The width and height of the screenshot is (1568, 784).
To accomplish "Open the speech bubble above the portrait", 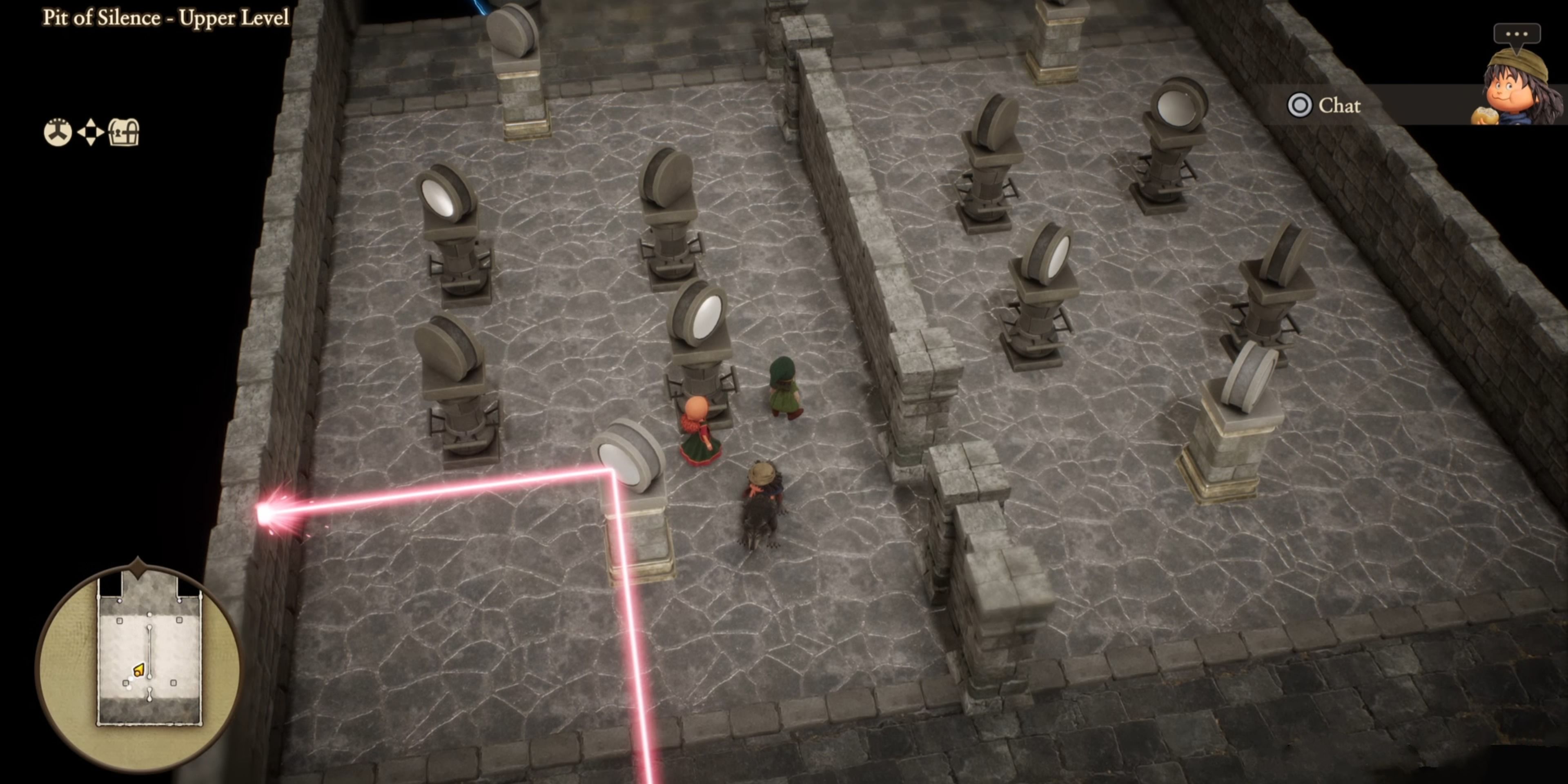I will click(1516, 34).
